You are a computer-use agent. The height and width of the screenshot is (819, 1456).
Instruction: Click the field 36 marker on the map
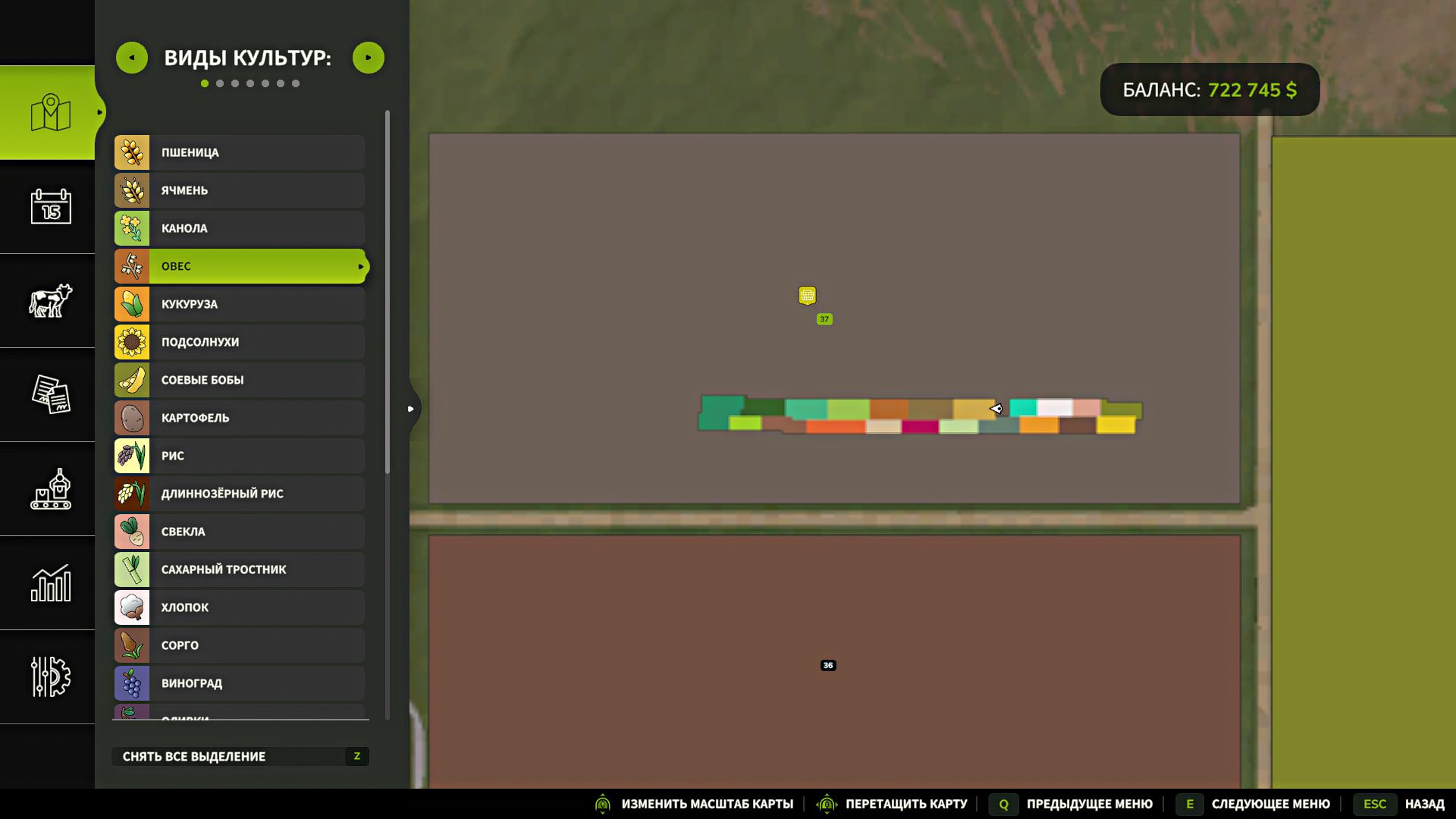[x=828, y=665]
